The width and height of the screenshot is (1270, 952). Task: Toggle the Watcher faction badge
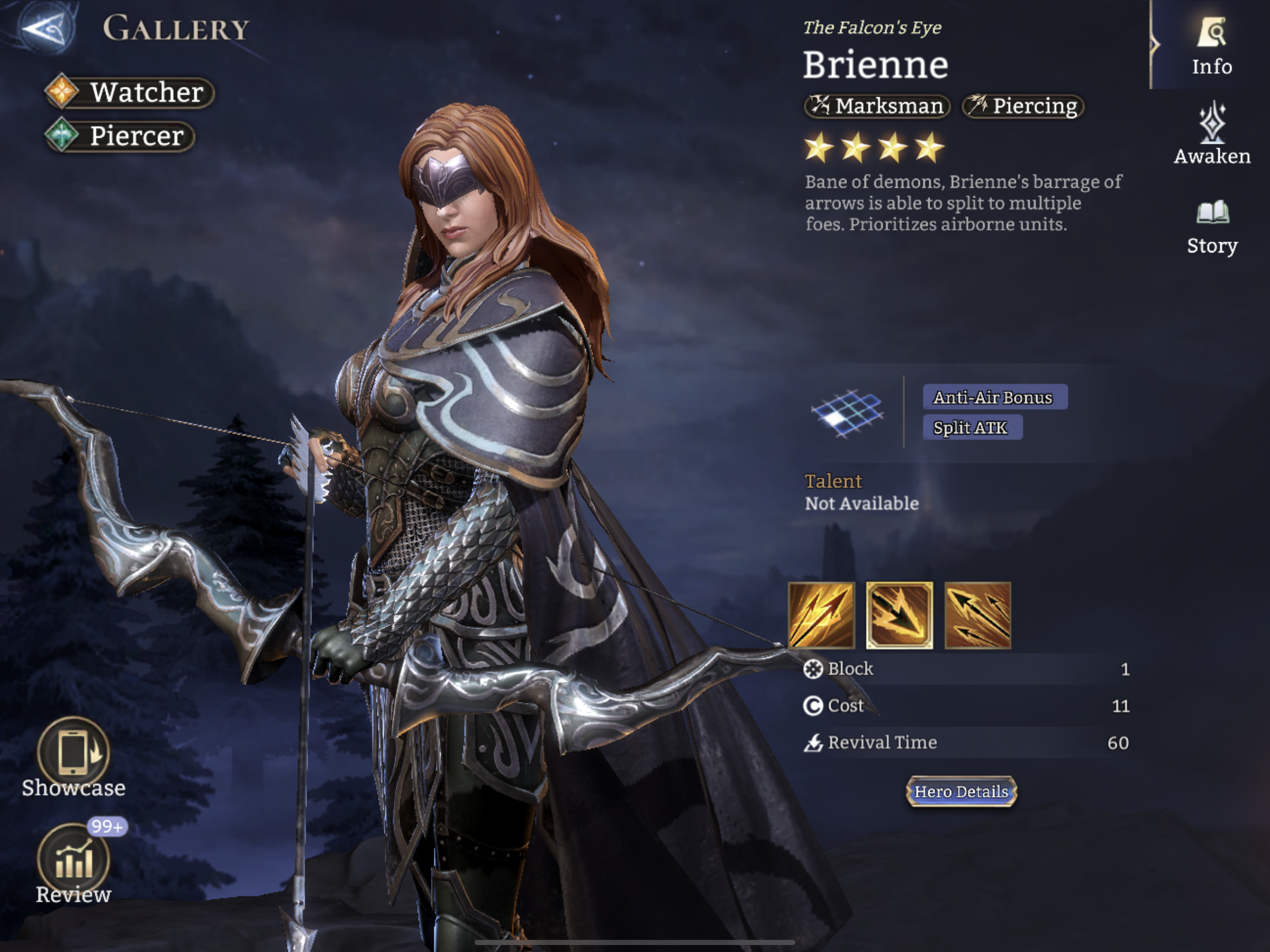click(129, 93)
